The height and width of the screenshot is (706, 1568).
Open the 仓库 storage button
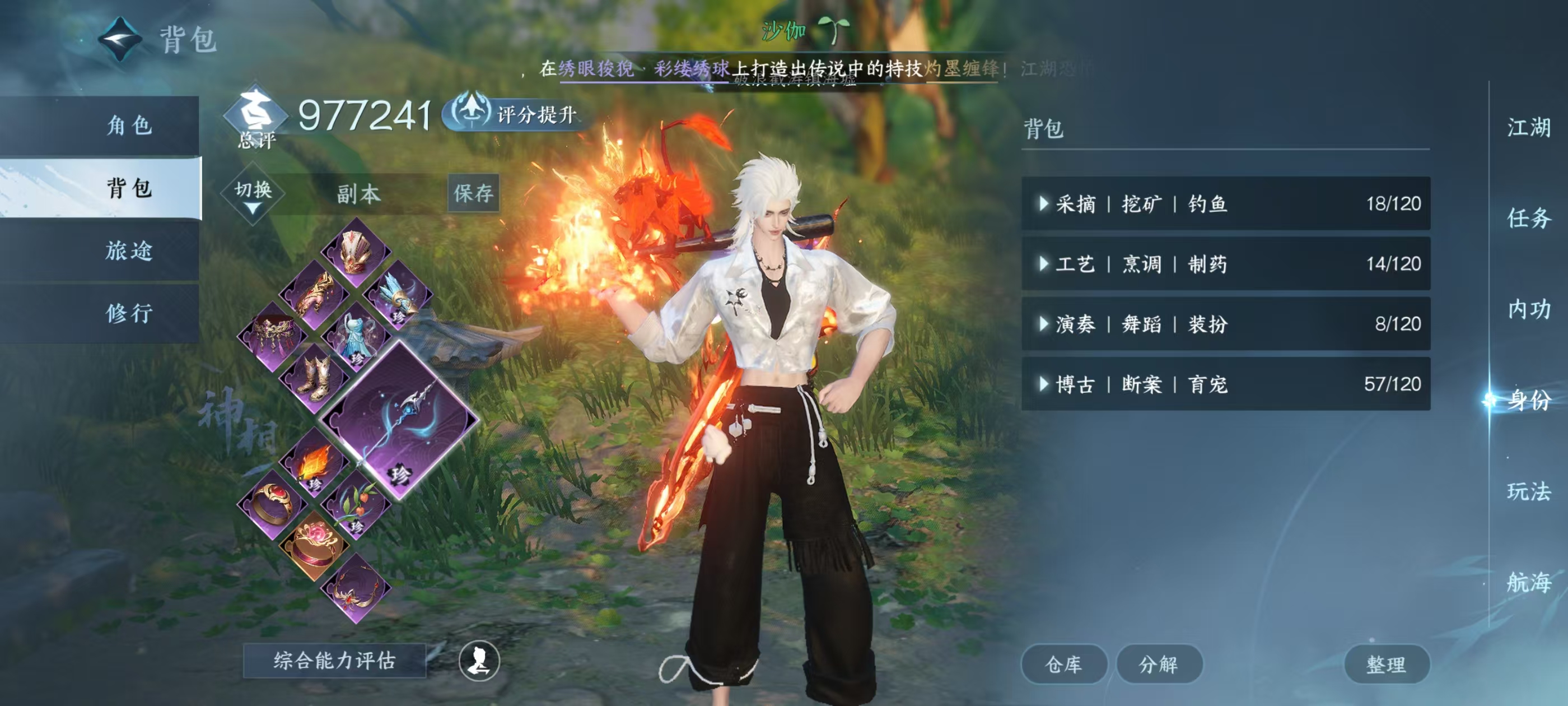pos(1064,664)
